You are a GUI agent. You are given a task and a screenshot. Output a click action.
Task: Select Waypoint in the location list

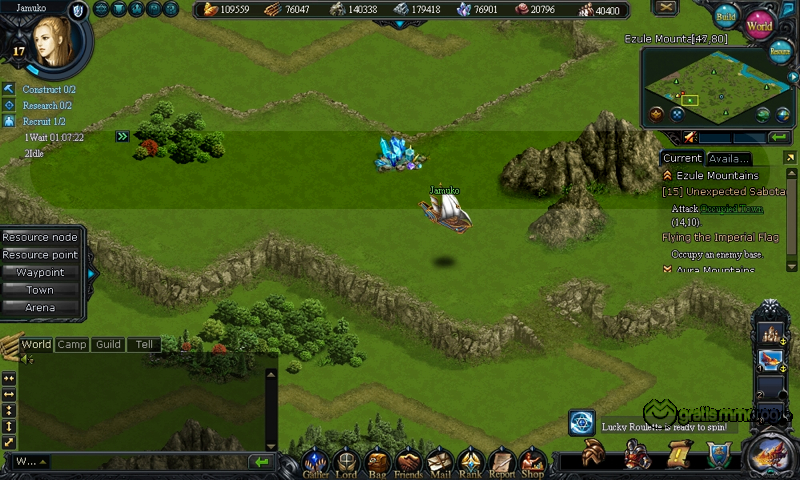(40, 272)
